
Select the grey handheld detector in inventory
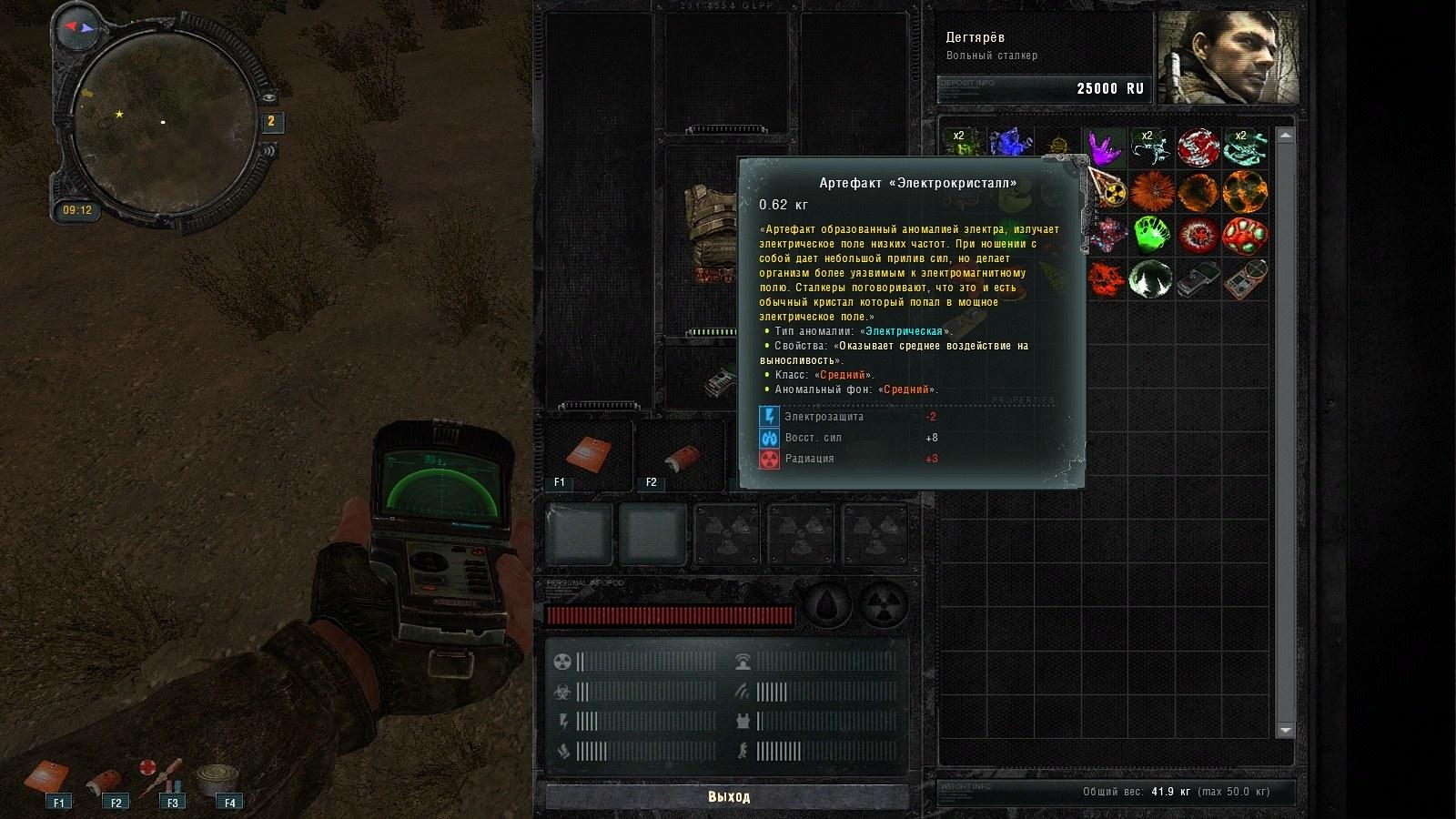(1198, 280)
